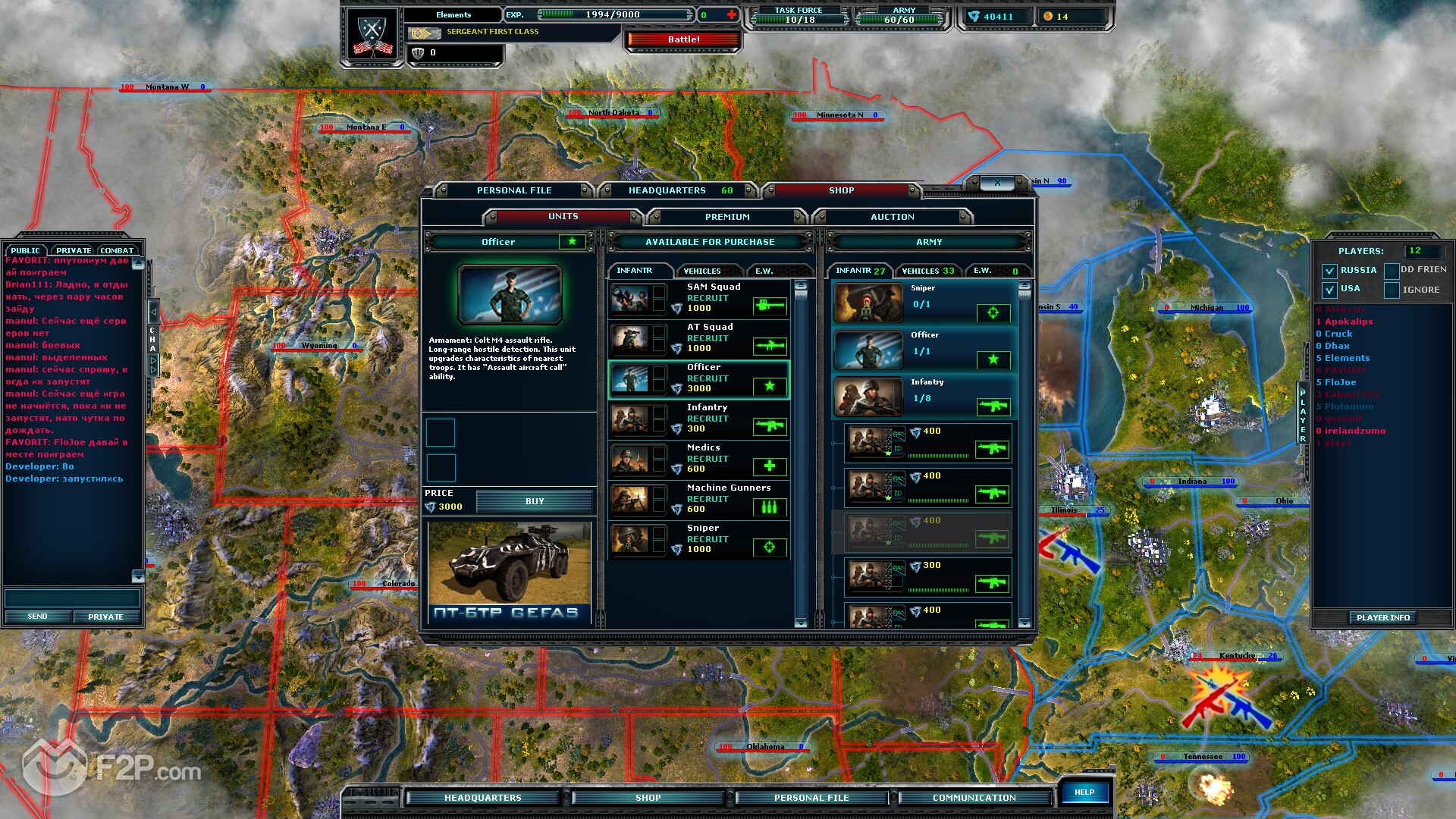The image size is (1456, 819).
Task: Open Player Info for the list
Action: point(1382,618)
